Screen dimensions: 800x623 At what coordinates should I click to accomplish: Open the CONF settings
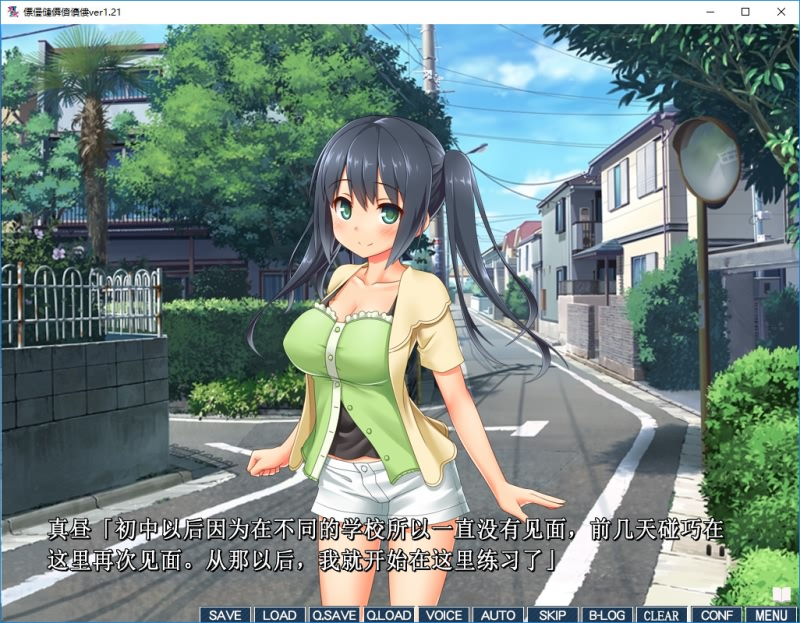click(x=716, y=615)
